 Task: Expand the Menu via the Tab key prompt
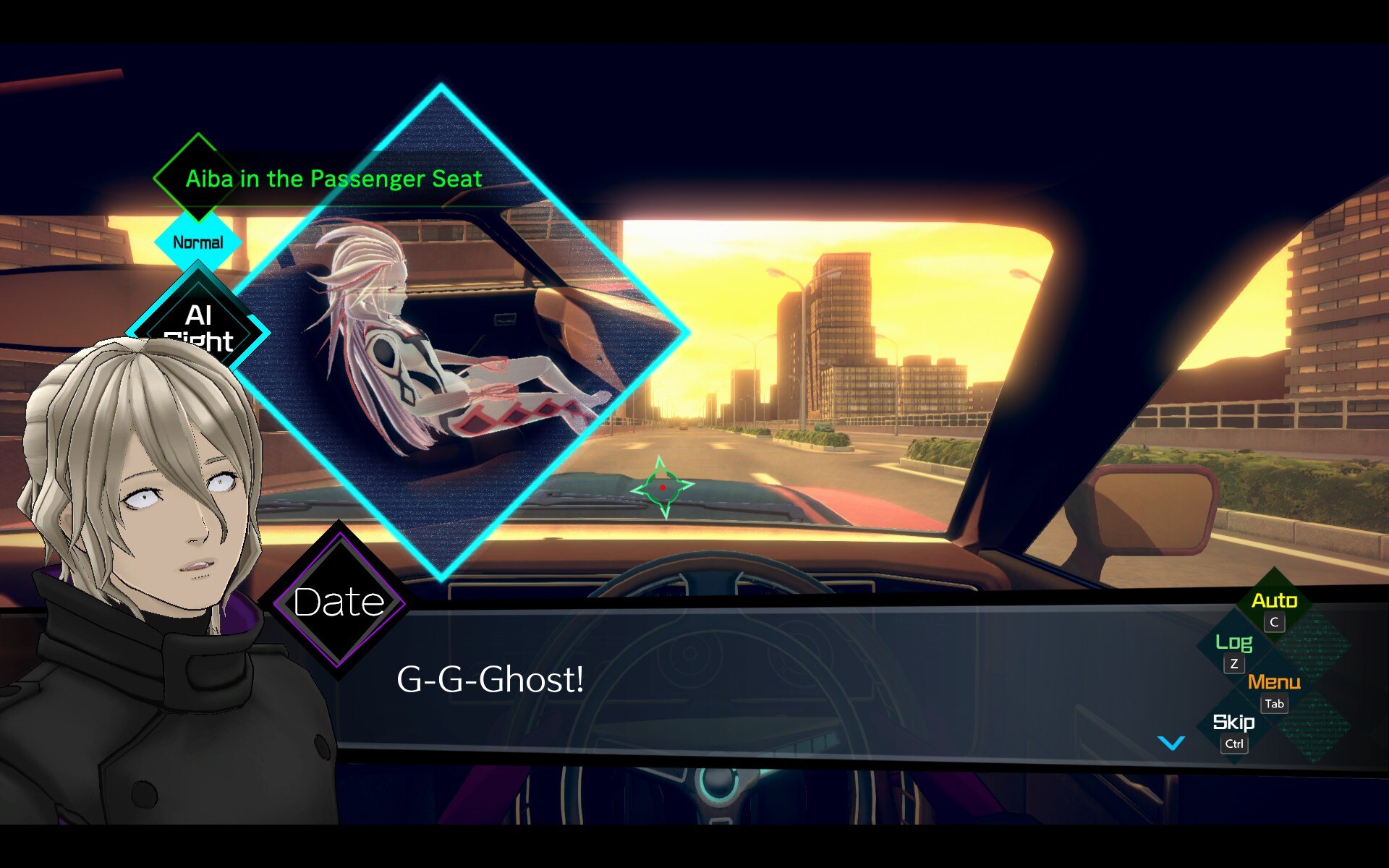pos(1274,704)
